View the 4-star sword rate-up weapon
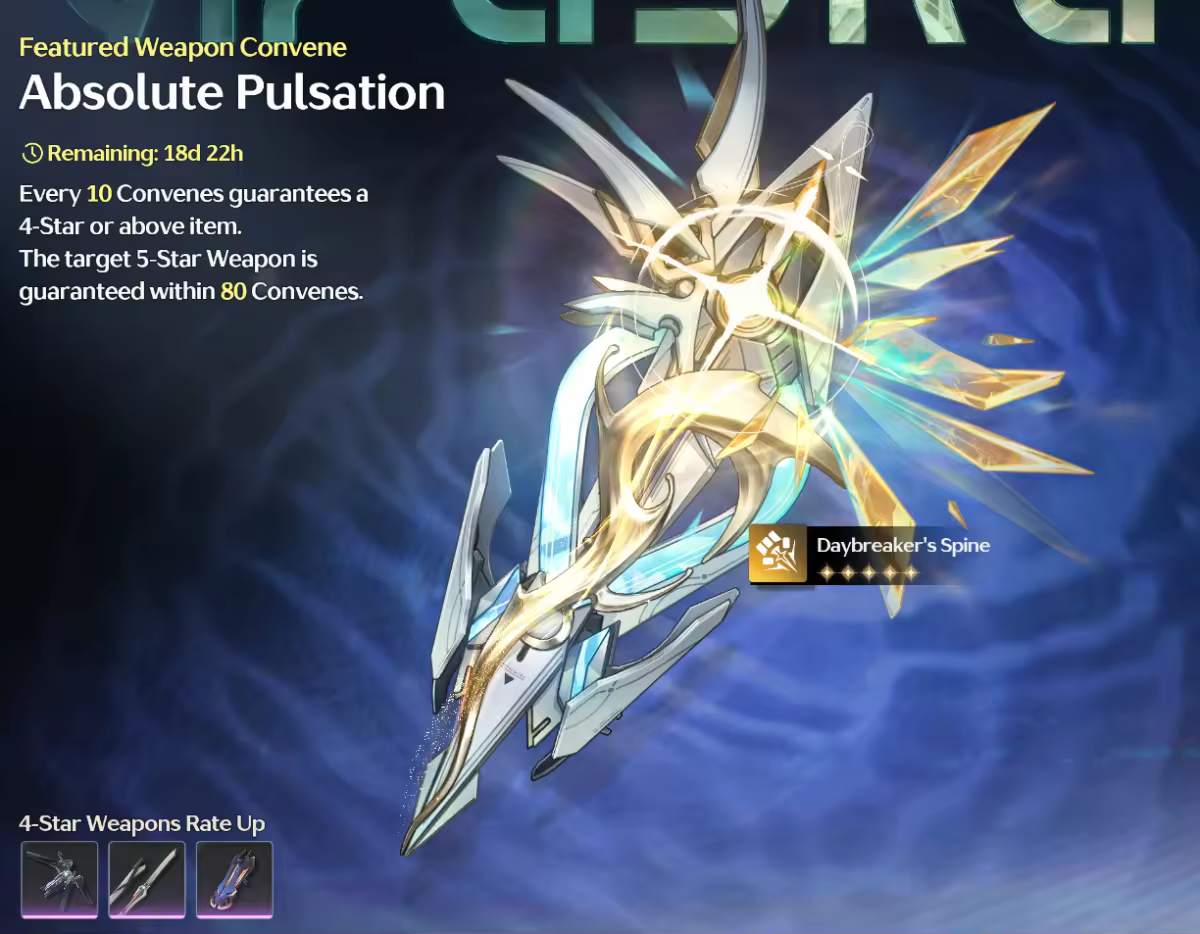This screenshot has height=934, width=1200. [147, 879]
